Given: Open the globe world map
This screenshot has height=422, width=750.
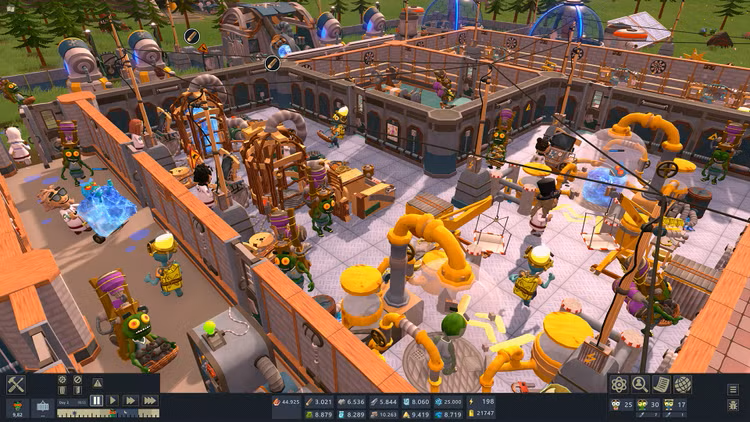Looking at the screenshot, I should click(x=683, y=384).
